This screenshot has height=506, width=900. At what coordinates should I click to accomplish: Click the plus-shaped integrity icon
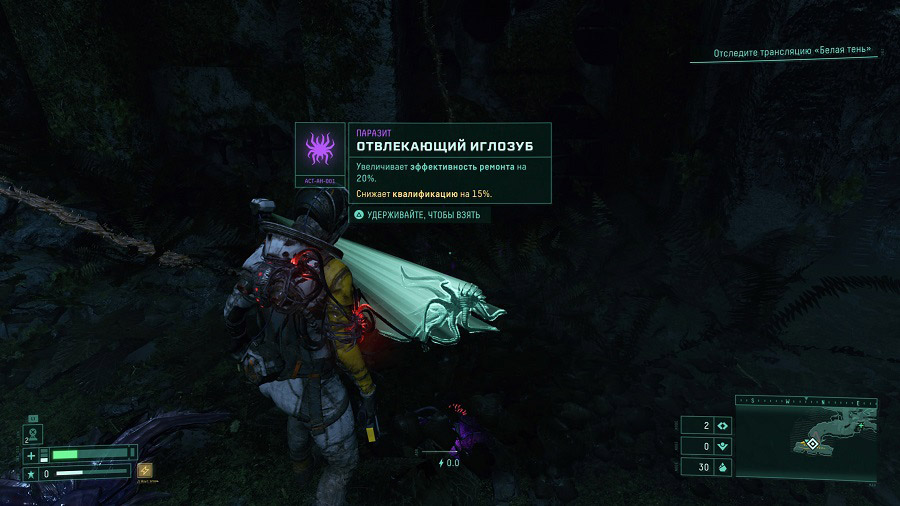pos(31,455)
